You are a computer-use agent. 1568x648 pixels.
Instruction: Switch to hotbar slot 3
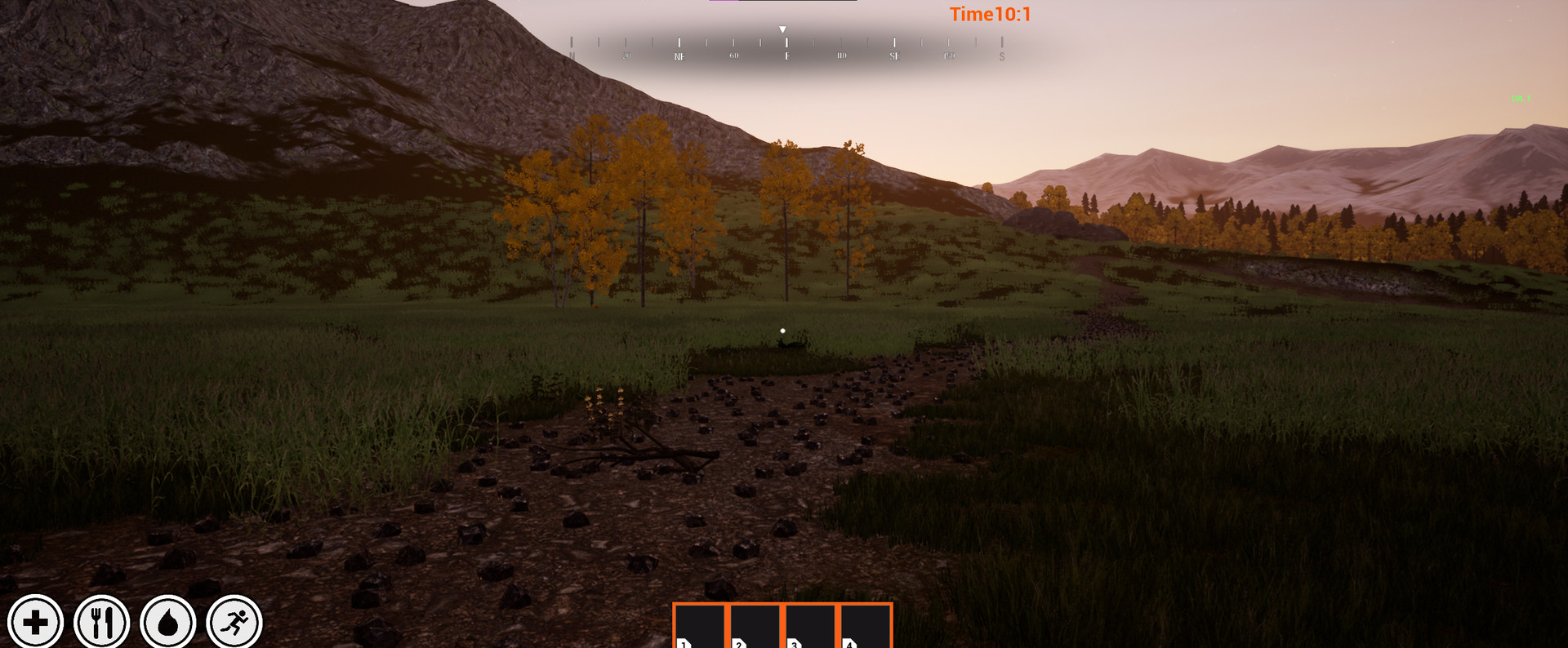(811, 628)
